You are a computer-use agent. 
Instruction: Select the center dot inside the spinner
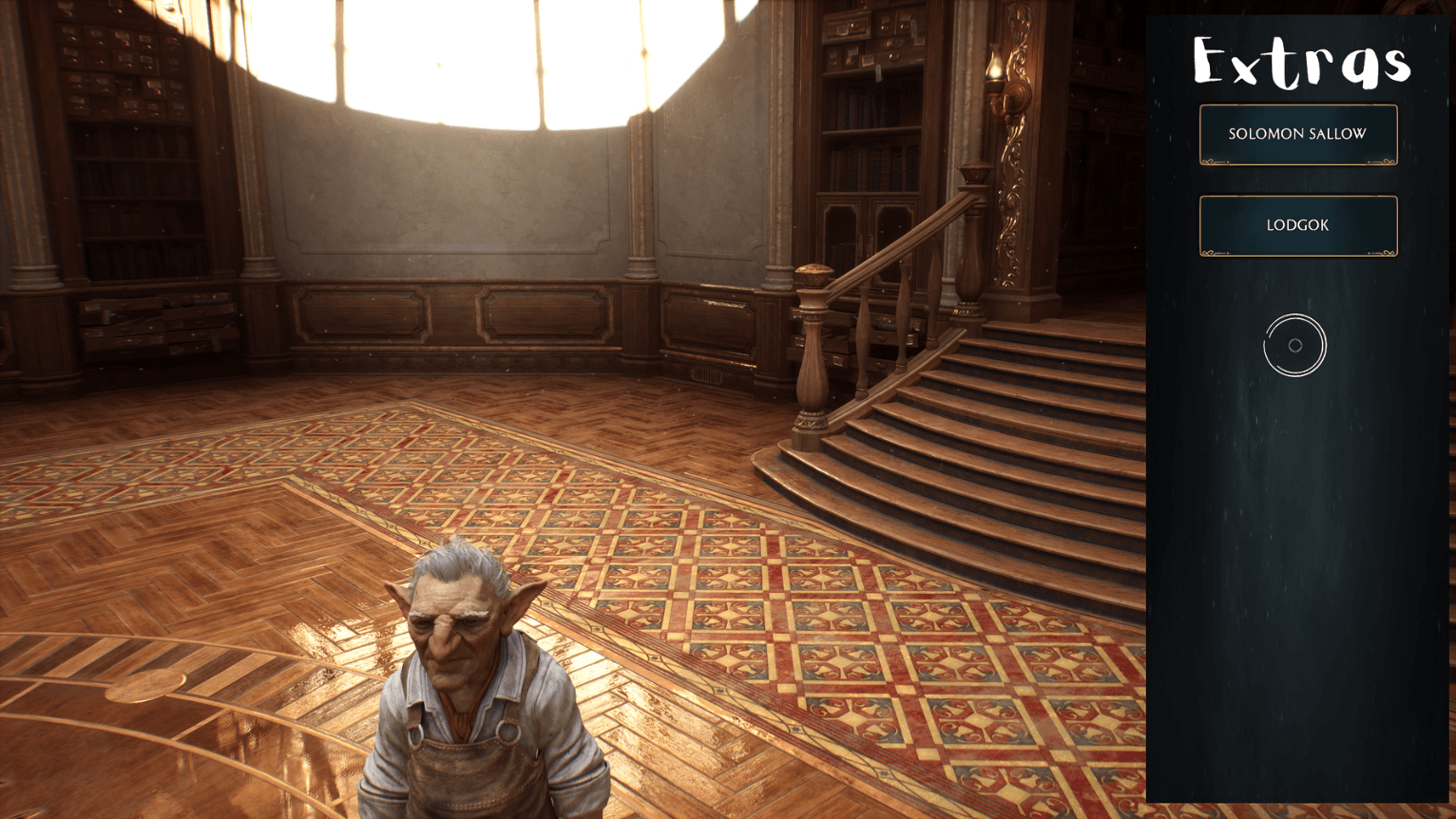point(1295,346)
